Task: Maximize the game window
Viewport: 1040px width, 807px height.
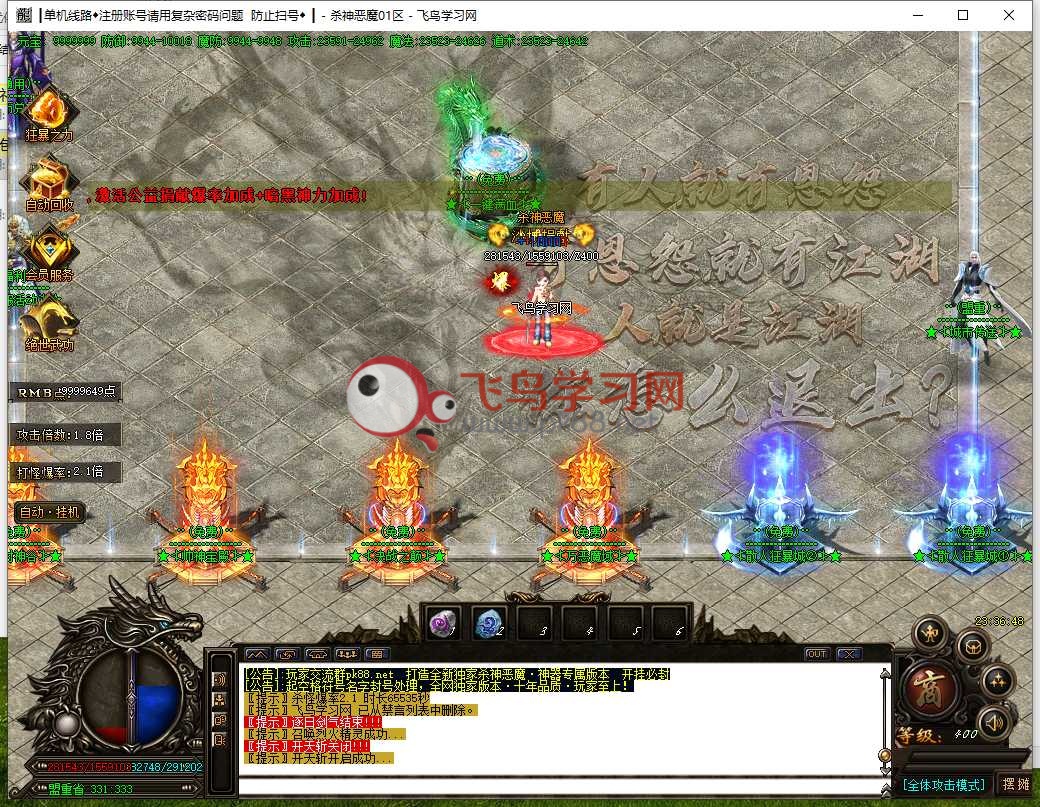Action: [x=962, y=15]
